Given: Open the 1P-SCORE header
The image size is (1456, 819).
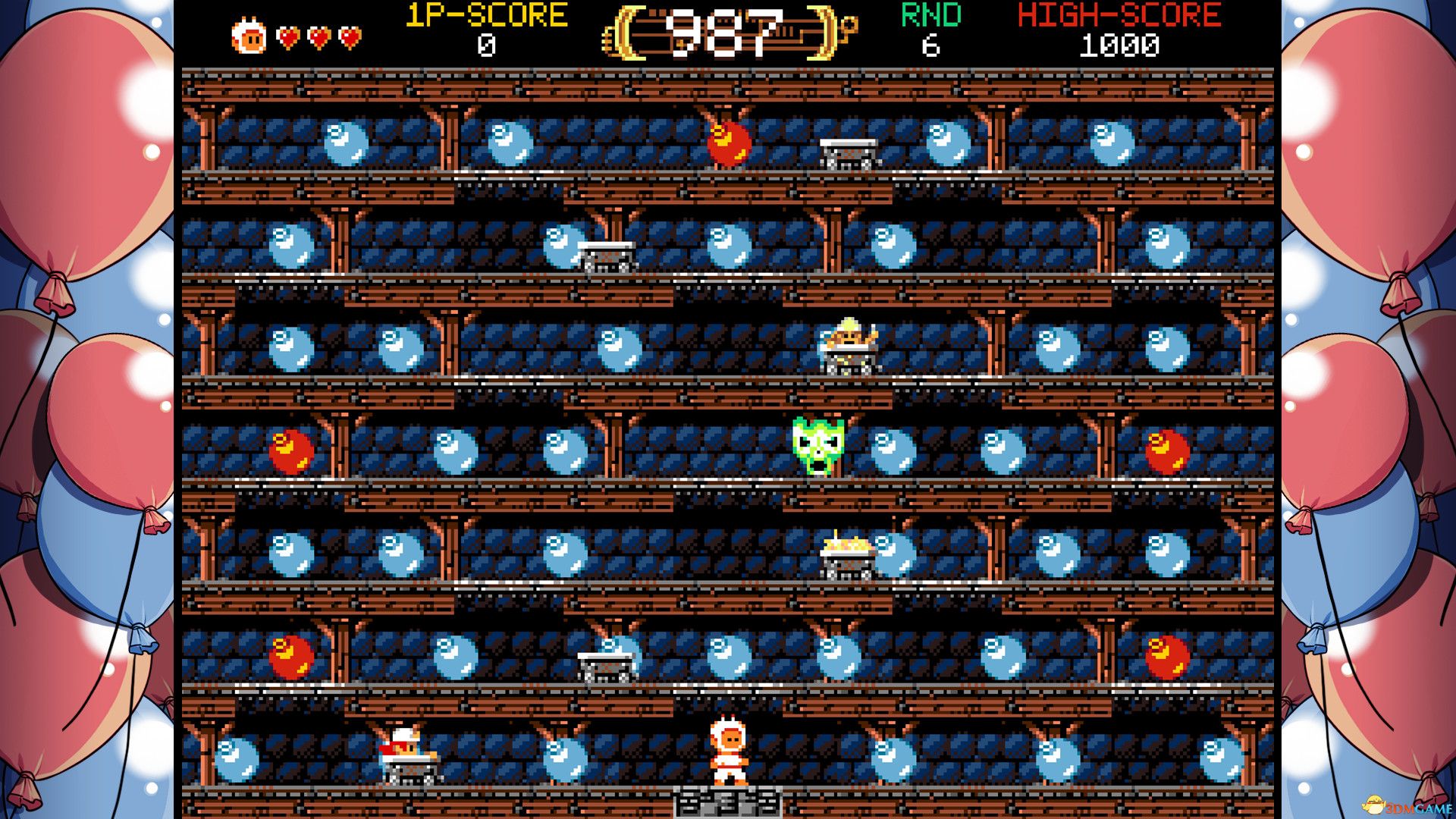Looking at the screenshot, I should point(484,14).
